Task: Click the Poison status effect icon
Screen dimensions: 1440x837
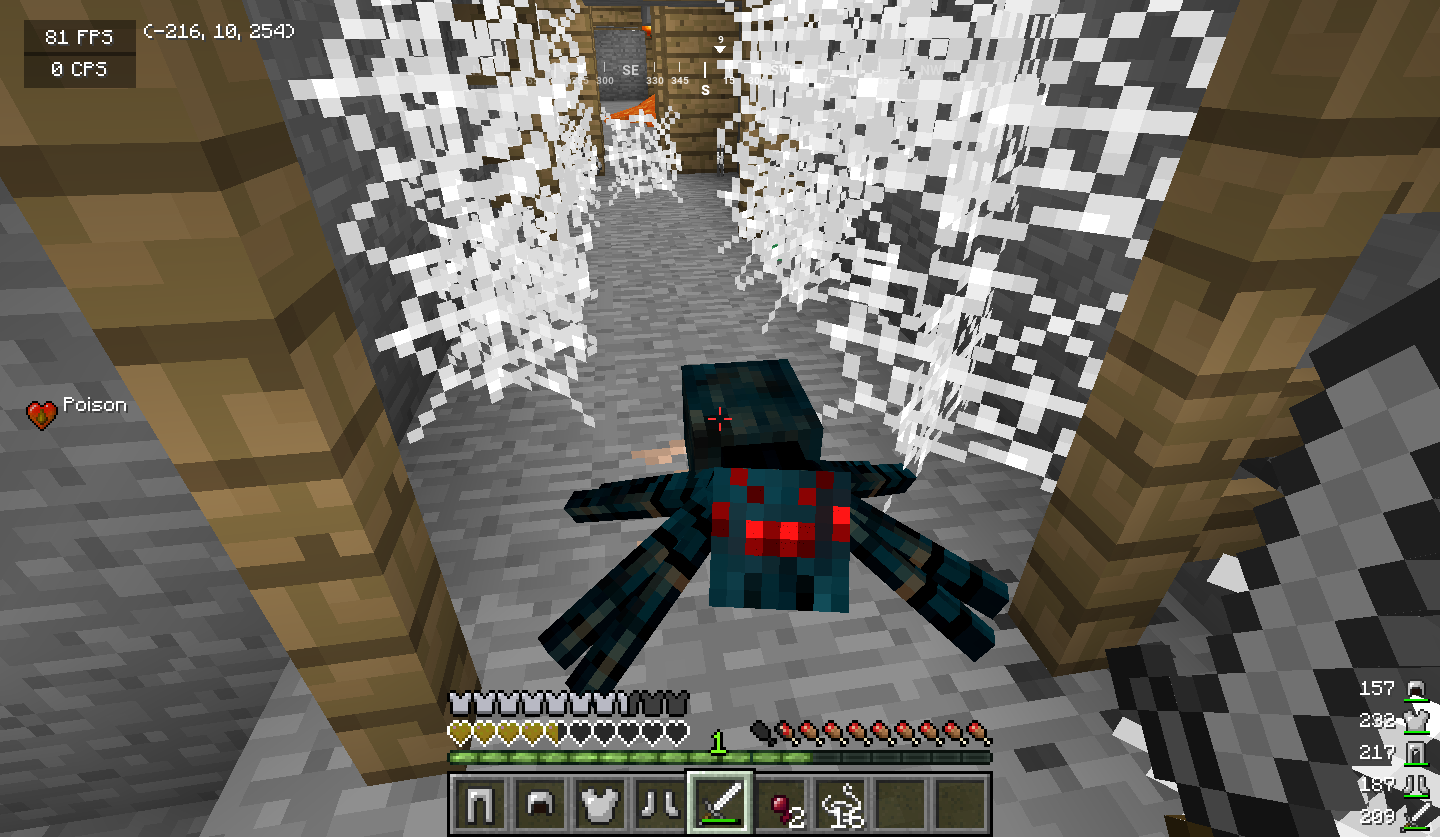Action: 42,414
